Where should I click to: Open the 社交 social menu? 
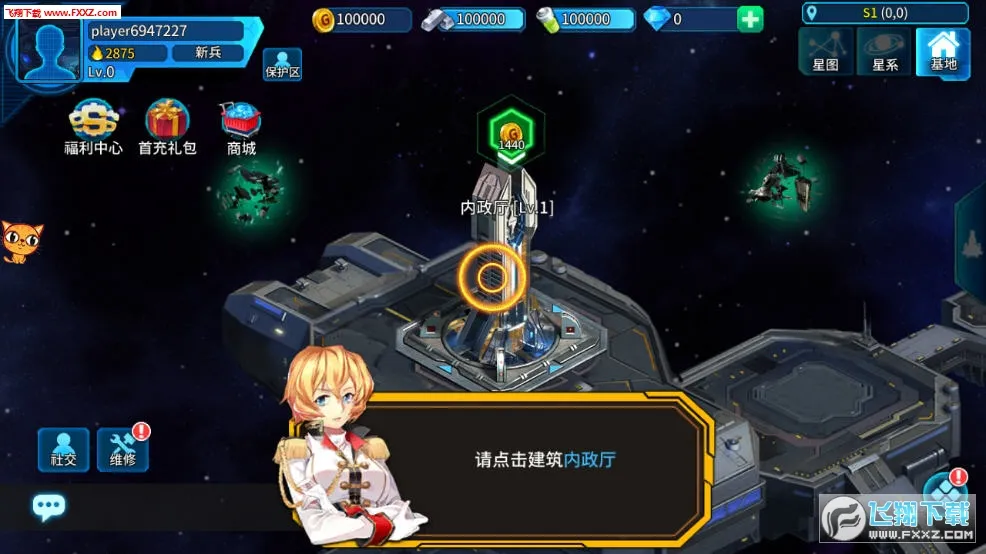pos(63,450)
